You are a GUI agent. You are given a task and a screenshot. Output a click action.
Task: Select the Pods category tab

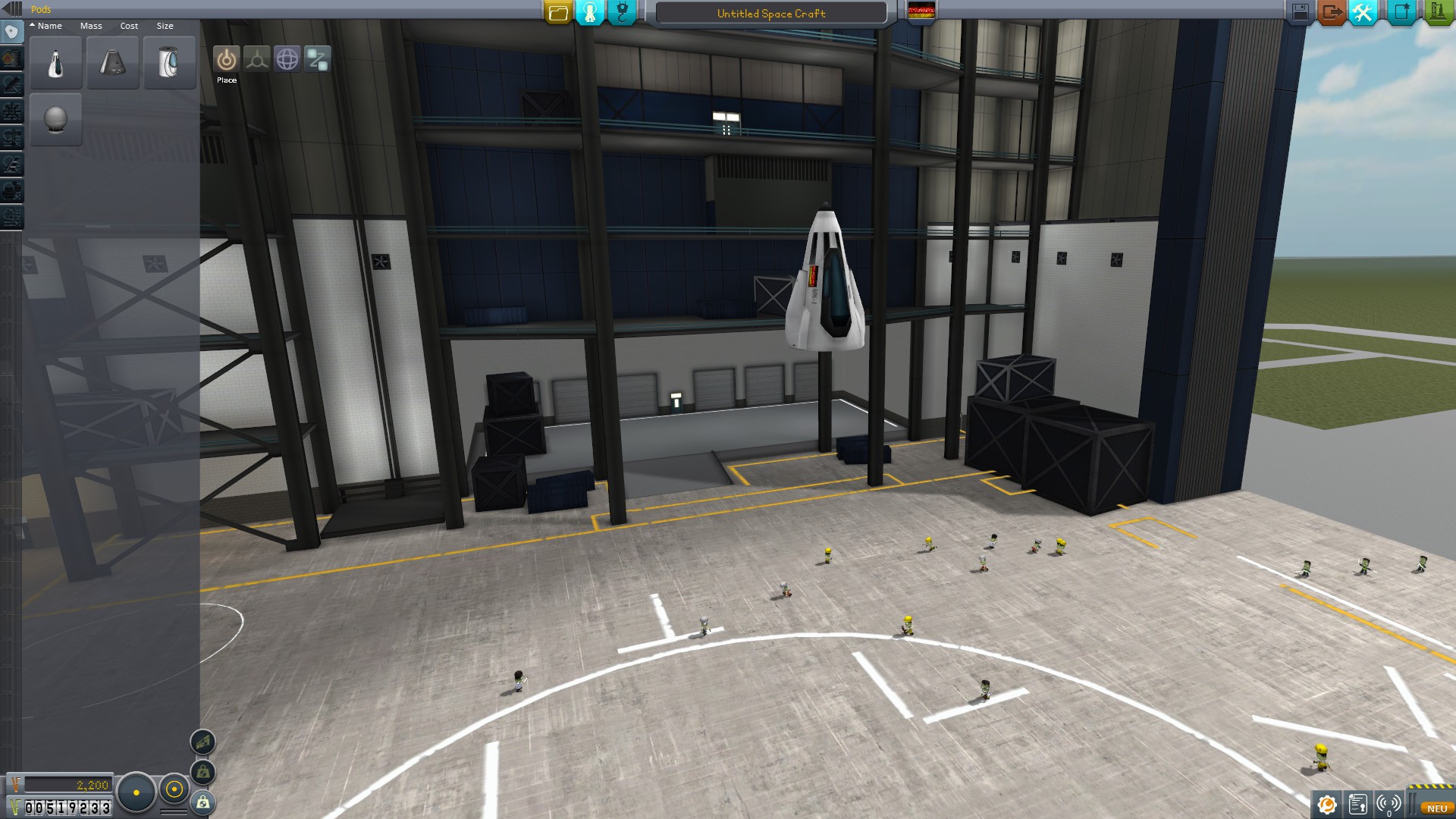click(x=11, y=33)
